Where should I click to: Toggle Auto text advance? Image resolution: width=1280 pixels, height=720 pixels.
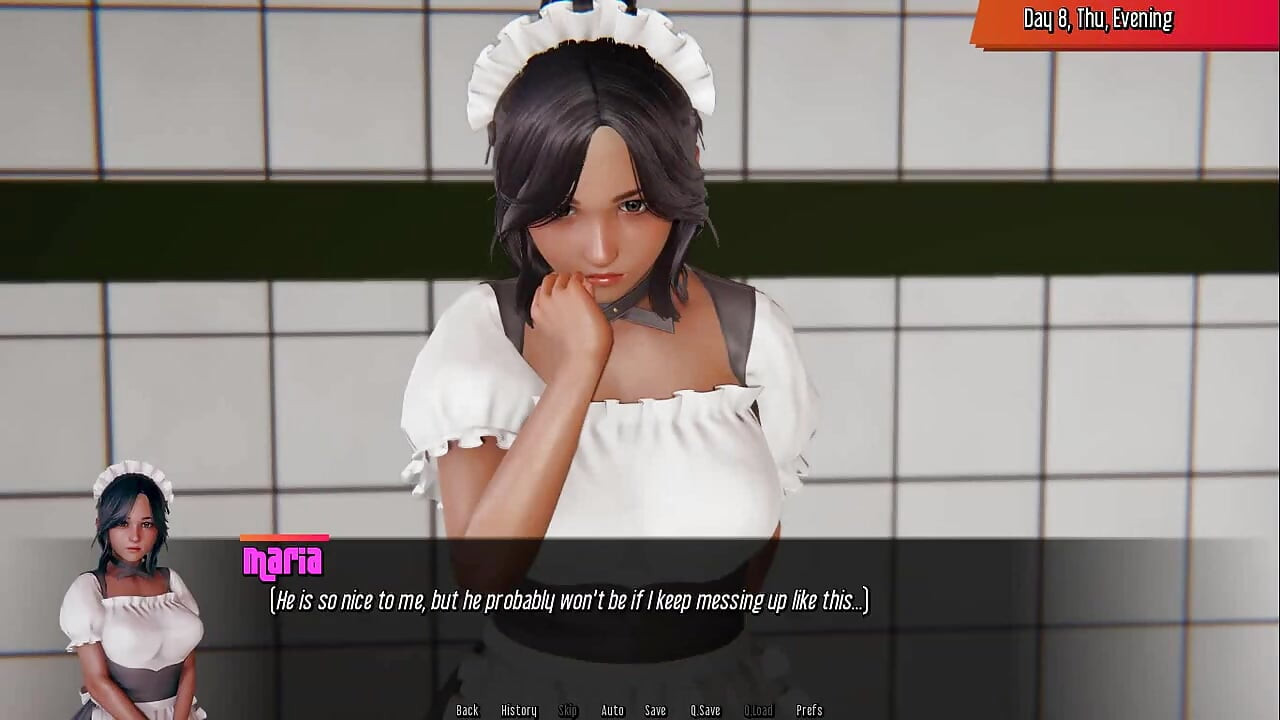pyautogui.click(x=611, y=710)
